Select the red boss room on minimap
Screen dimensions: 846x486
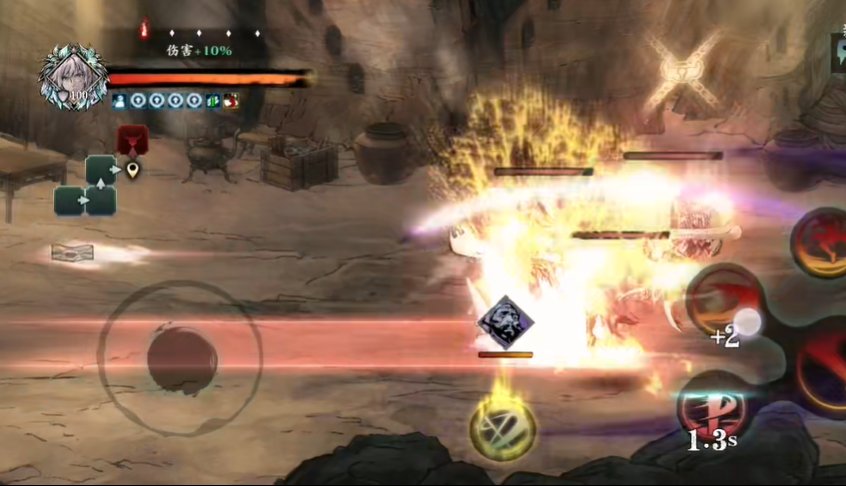pyautogui.click(x=132, y=139)
